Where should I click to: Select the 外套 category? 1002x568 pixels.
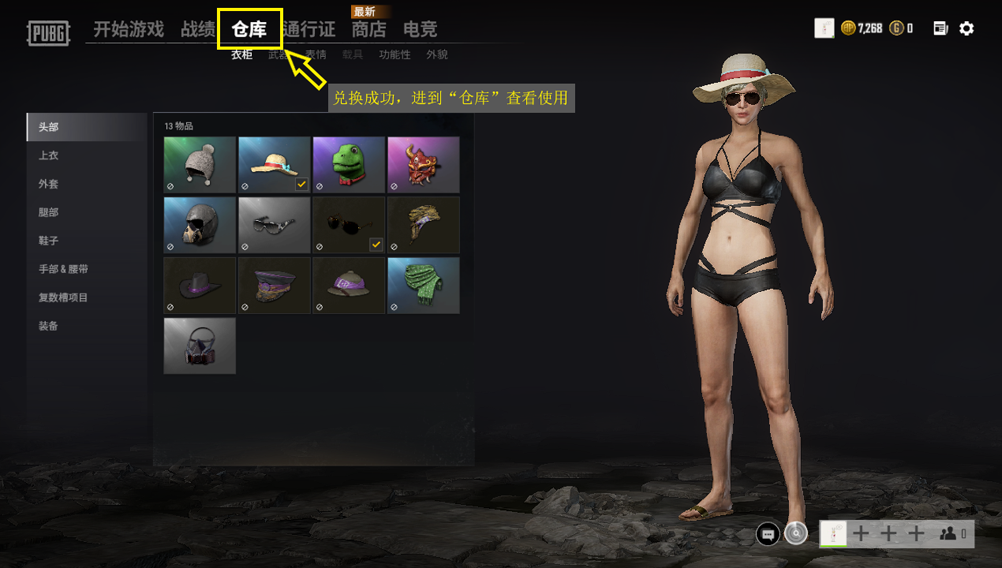[x=49, y=184]
